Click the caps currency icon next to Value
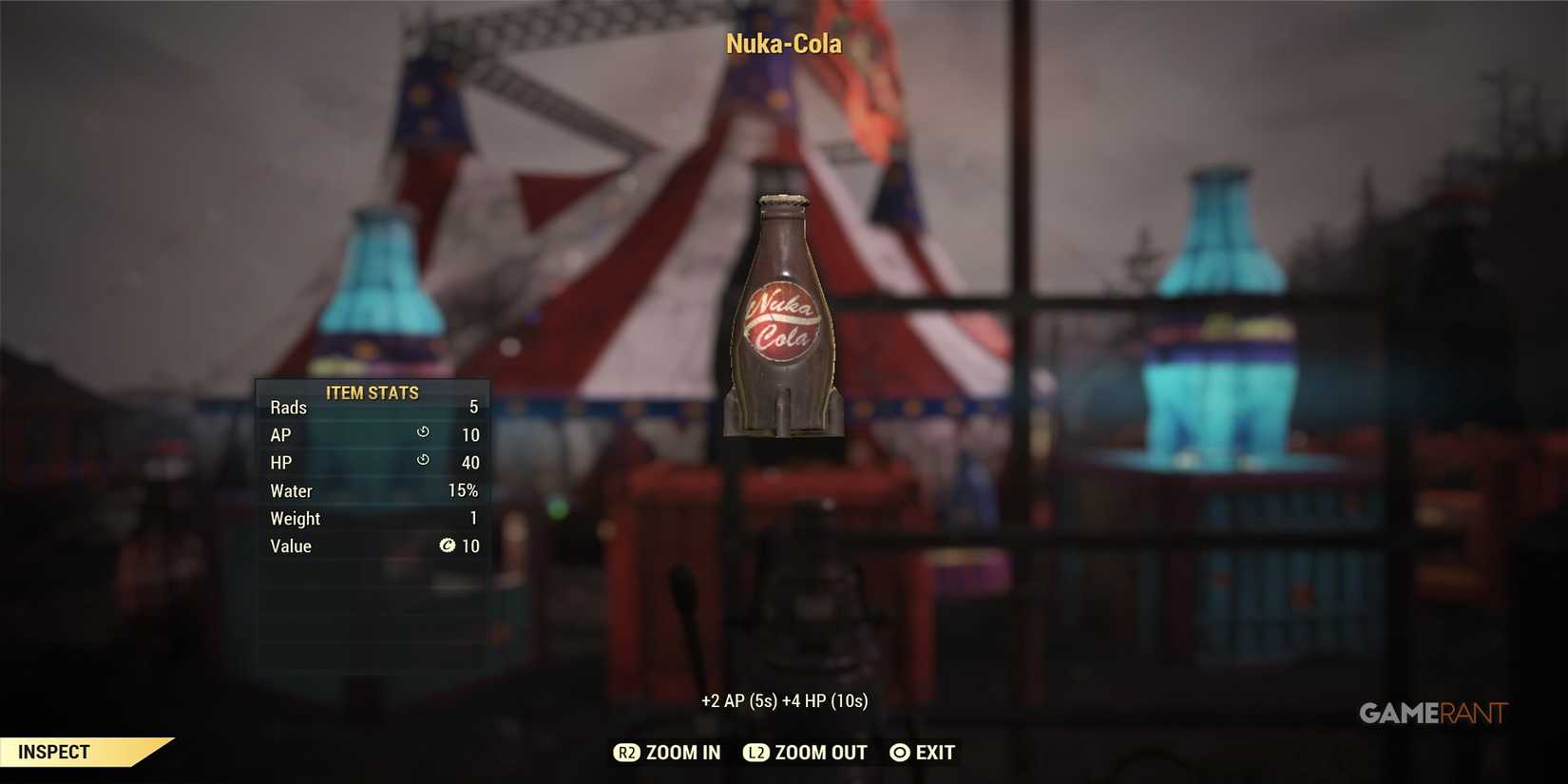This screenshot has height=784, width=1568. [447, 545]
